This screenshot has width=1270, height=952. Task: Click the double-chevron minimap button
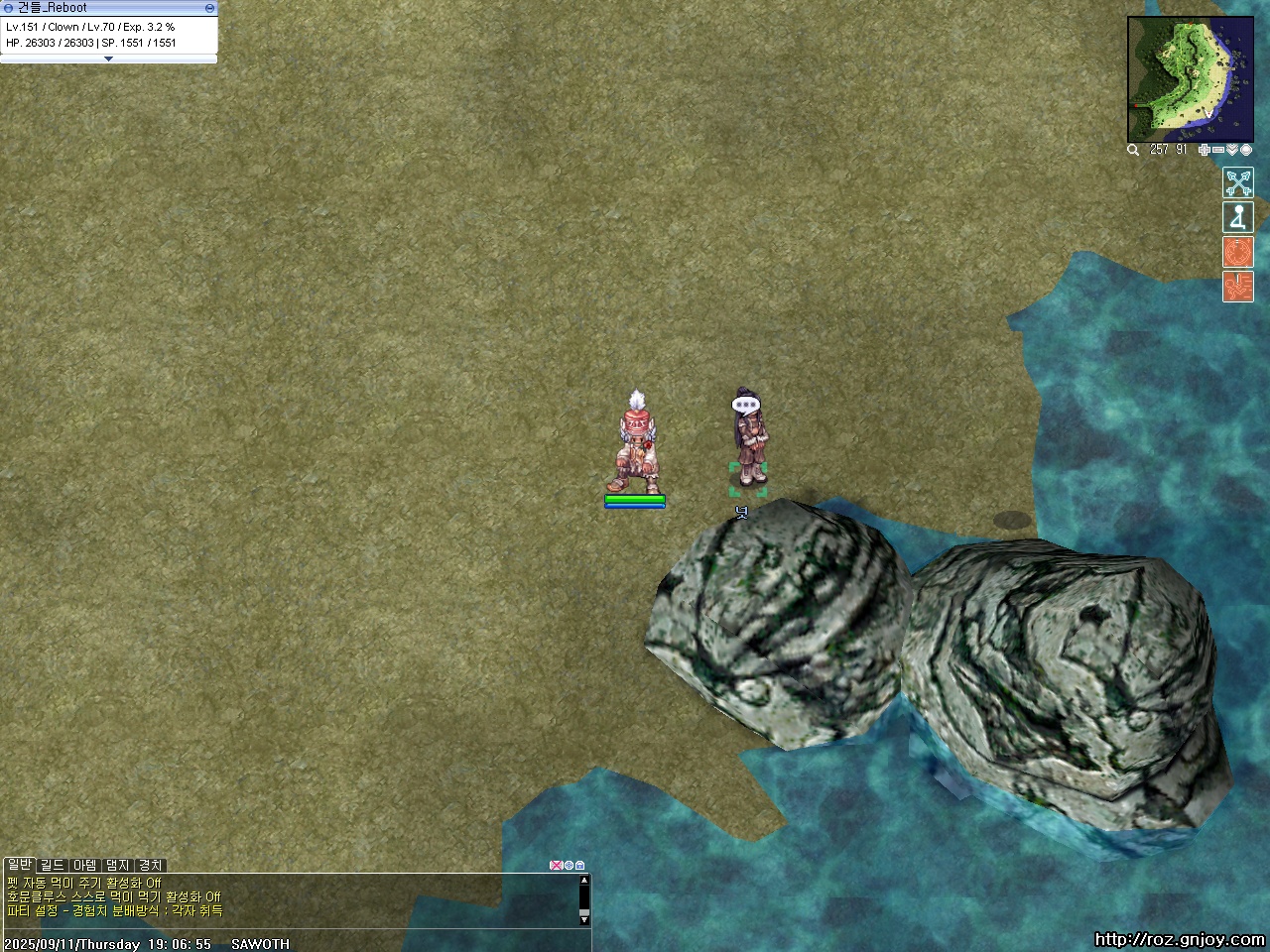click(x=1232, y=150)
